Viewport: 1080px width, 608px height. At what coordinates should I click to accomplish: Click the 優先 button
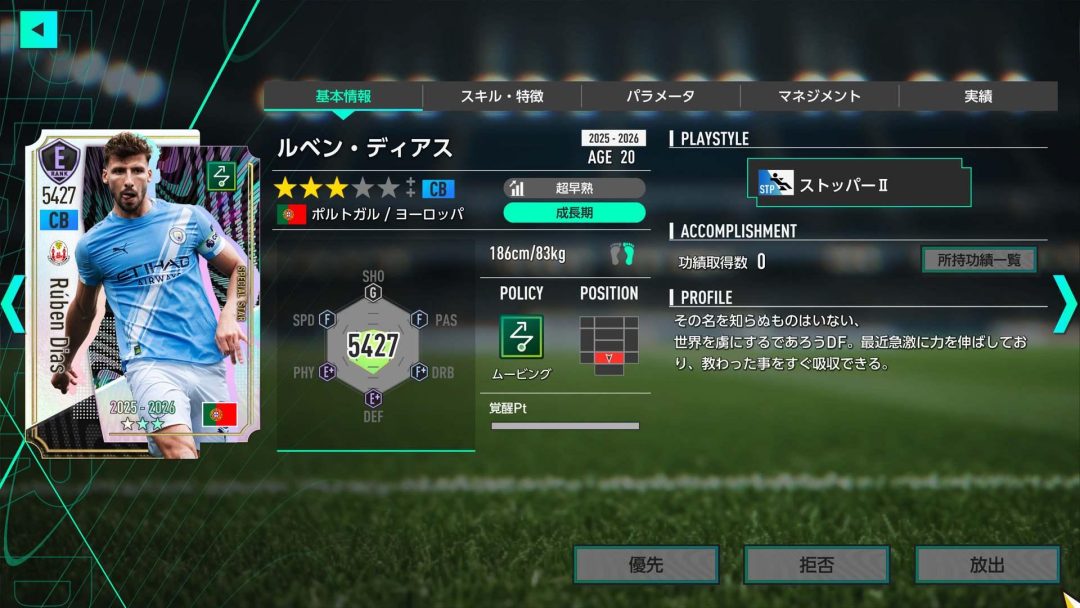coord(646,565)
